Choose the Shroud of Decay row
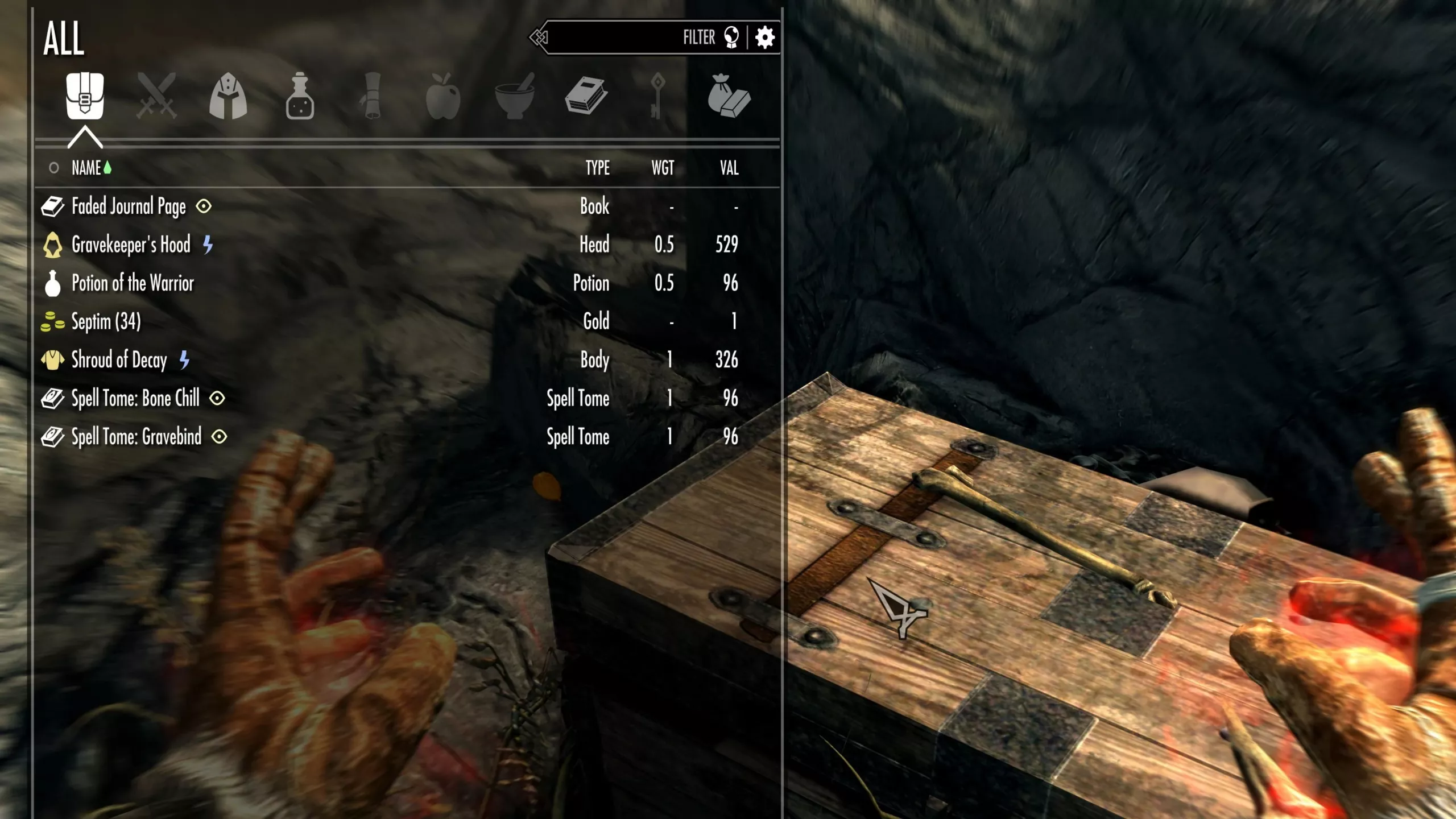Image resolution: width=1456 pixels, height=819 pixels. (x=119, y=360)
